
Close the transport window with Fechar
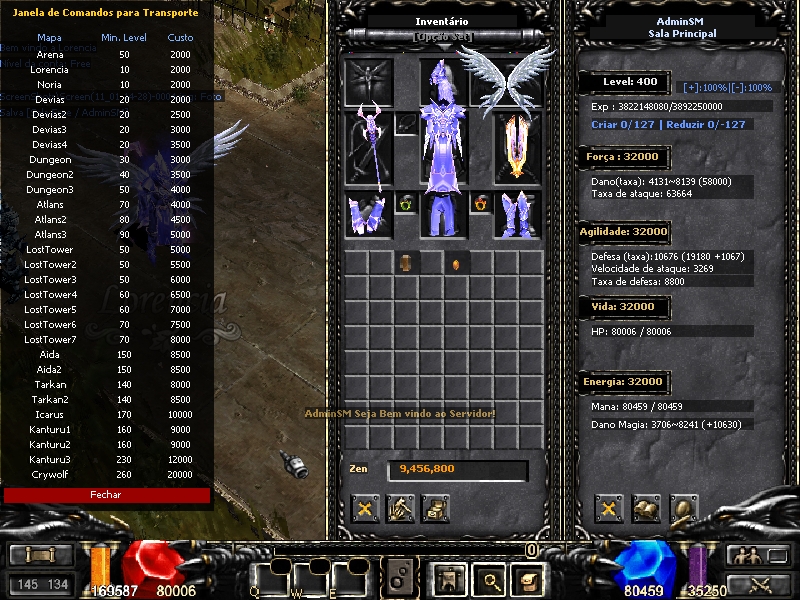(106, 495)
